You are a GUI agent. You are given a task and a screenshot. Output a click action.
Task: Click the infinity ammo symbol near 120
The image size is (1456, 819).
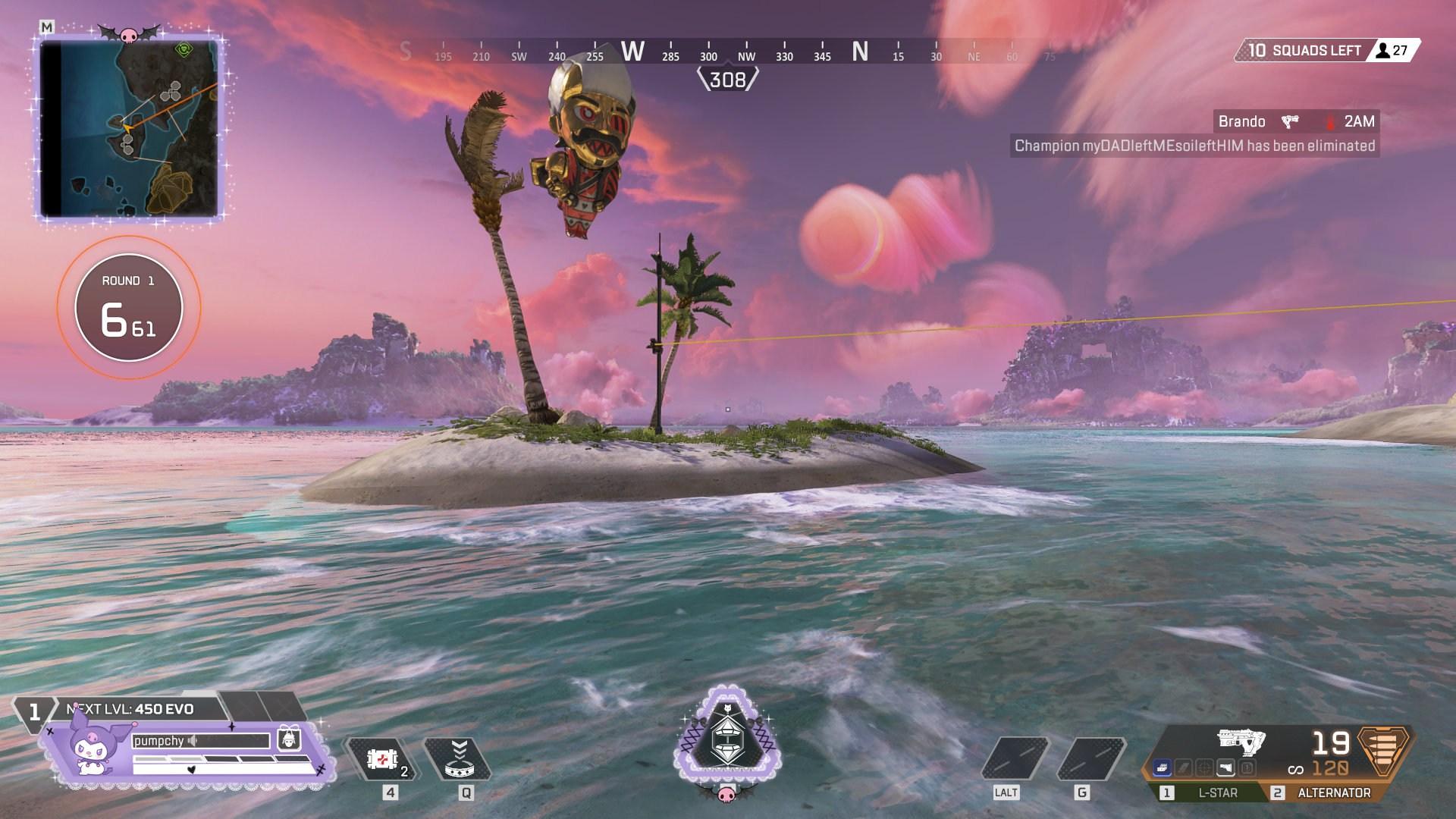tap(1295, 770)
